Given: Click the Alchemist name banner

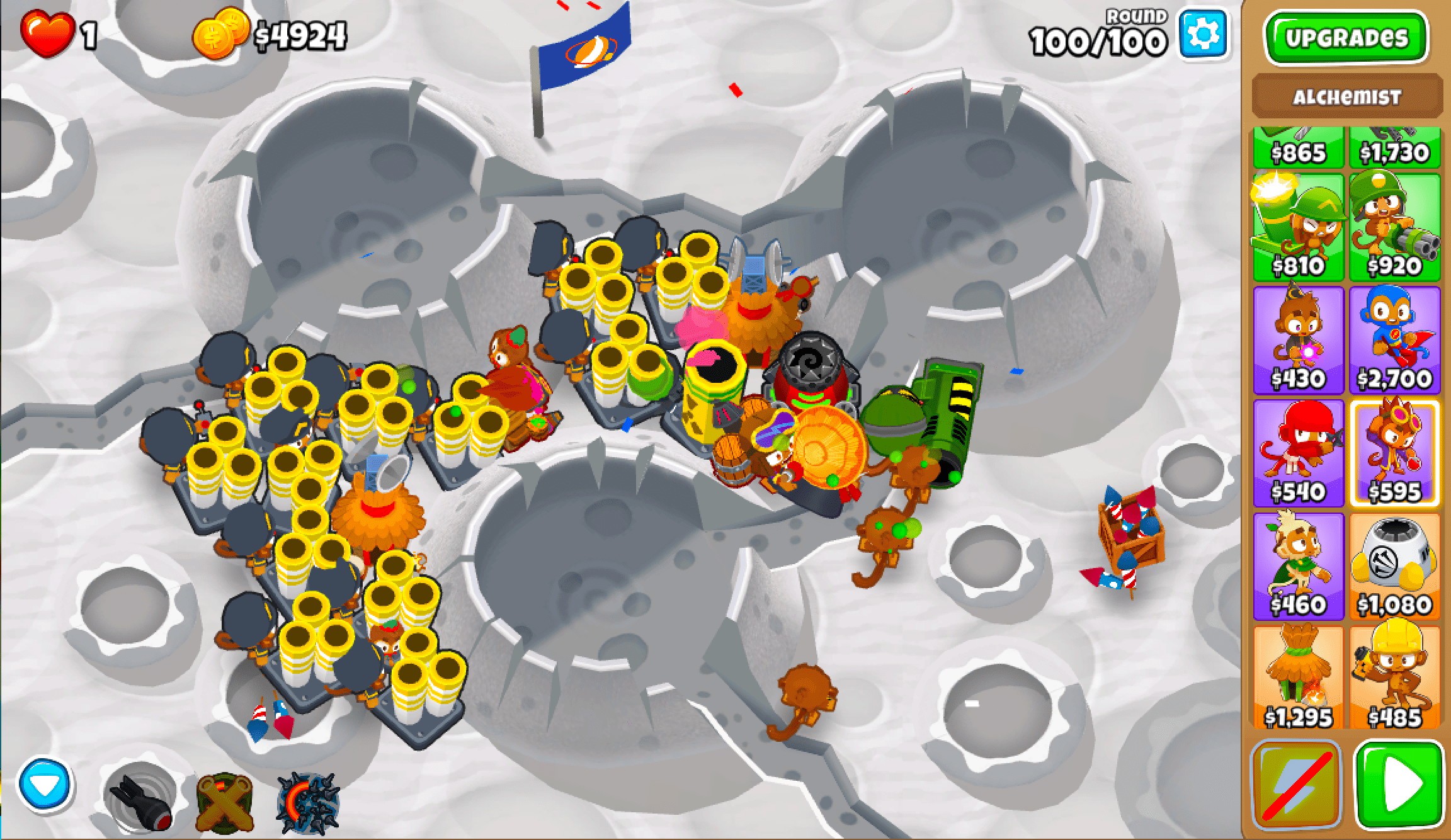Looking at the screenshot, I should (x=1348, y=96).
